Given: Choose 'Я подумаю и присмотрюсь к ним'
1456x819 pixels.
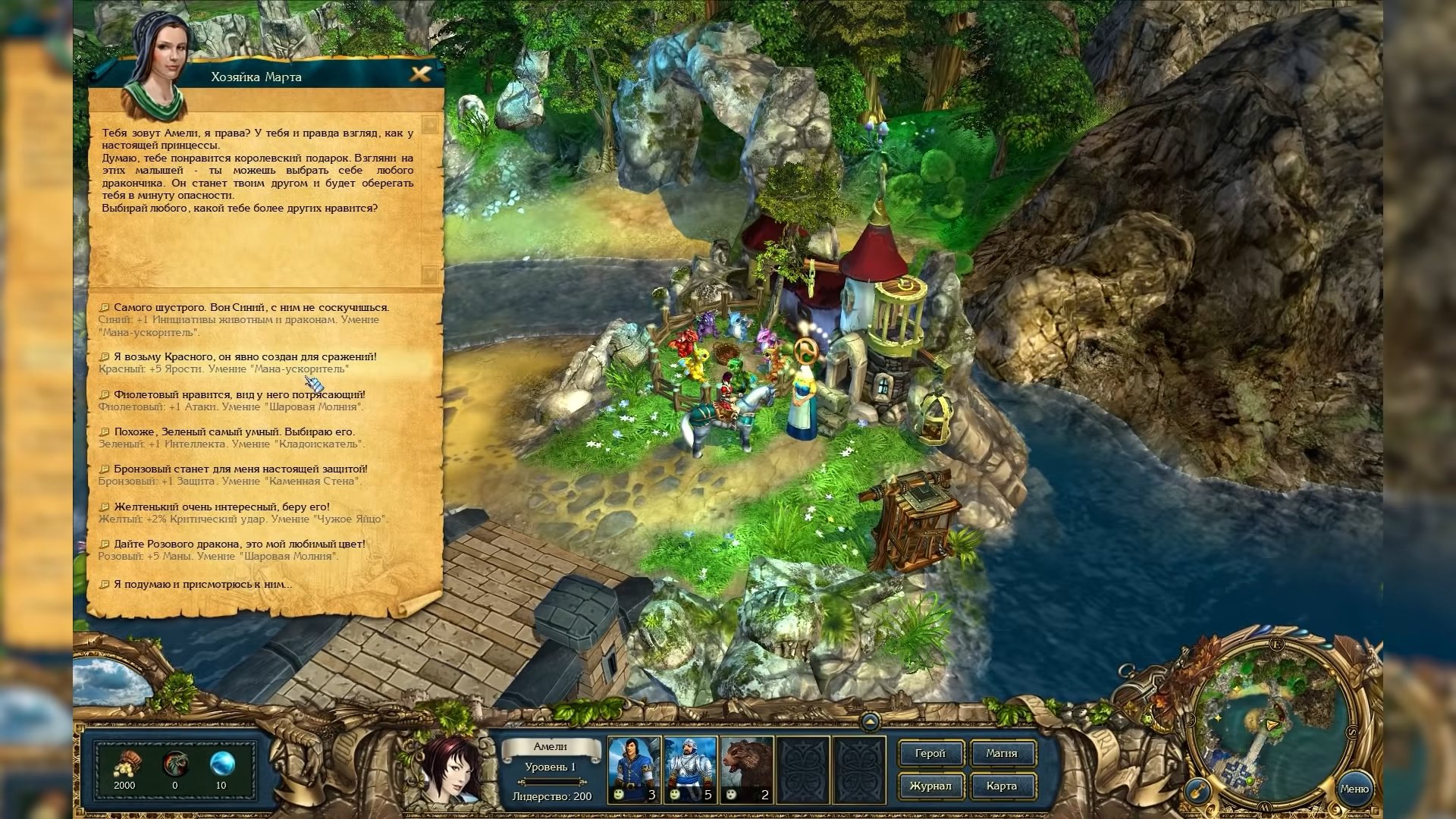Looking at the screenshot, I should coord(202,585).
